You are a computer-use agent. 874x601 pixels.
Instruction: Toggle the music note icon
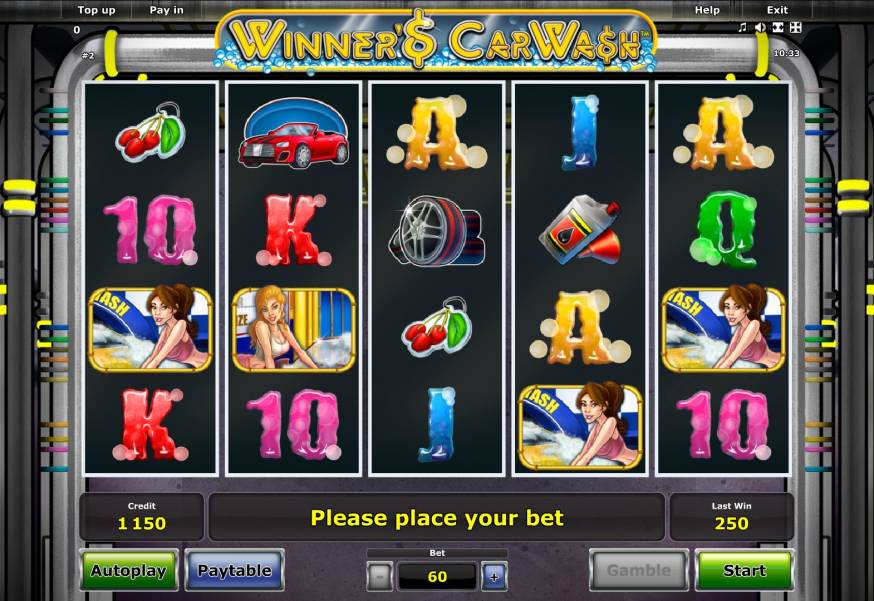pyautogui.click(x=742, y=27)
